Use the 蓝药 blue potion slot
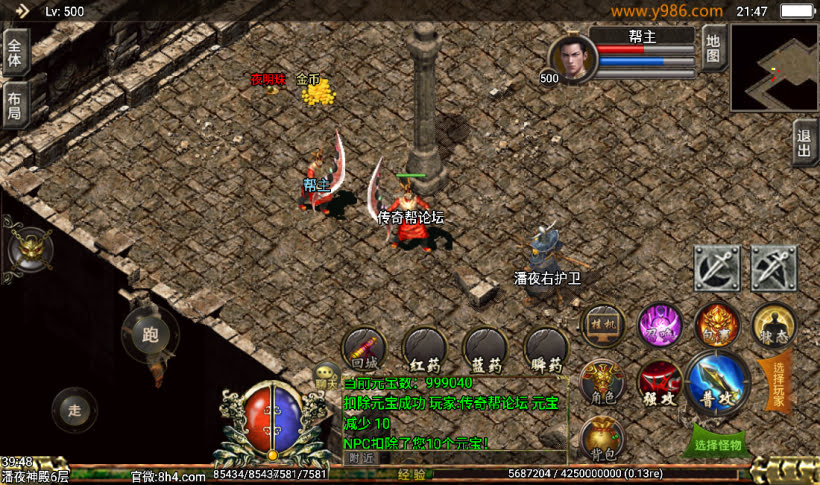The height and width of the screenshot is (485, 820). (x=485, y=349)
